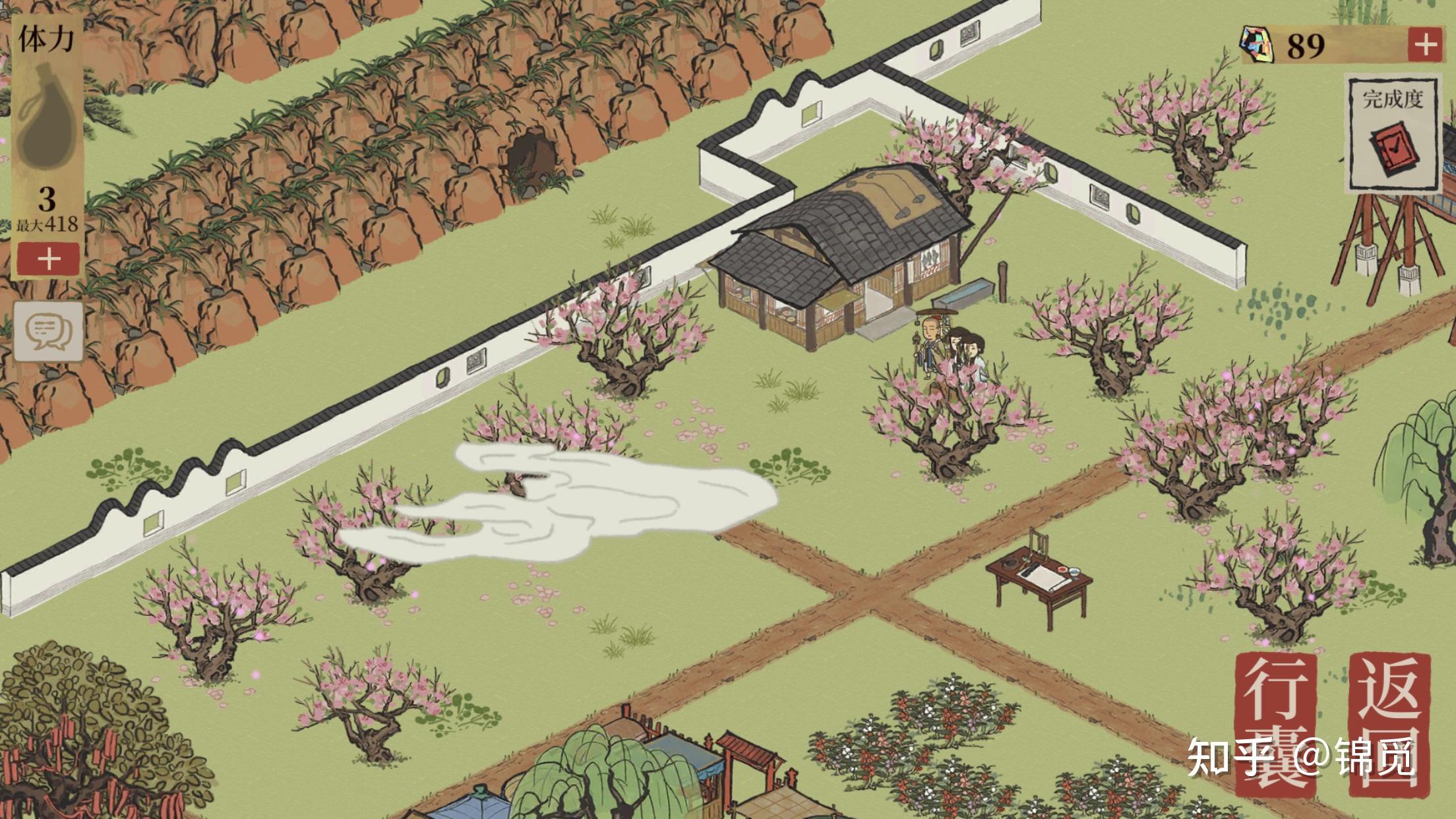Add stamina with the red plus button
1456x819 pixels.
48,258
